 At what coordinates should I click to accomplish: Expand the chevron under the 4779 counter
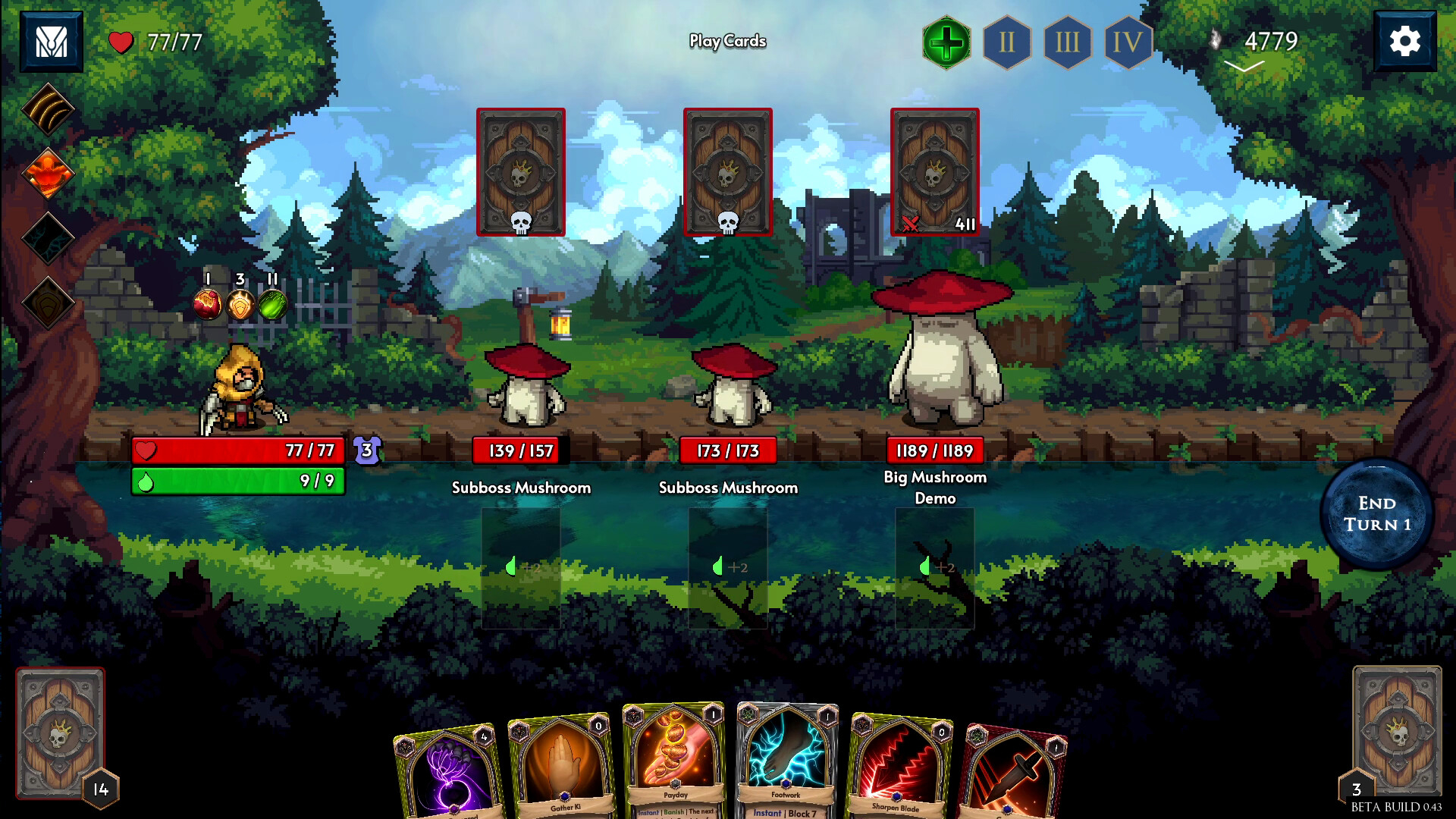point(1244,66)
